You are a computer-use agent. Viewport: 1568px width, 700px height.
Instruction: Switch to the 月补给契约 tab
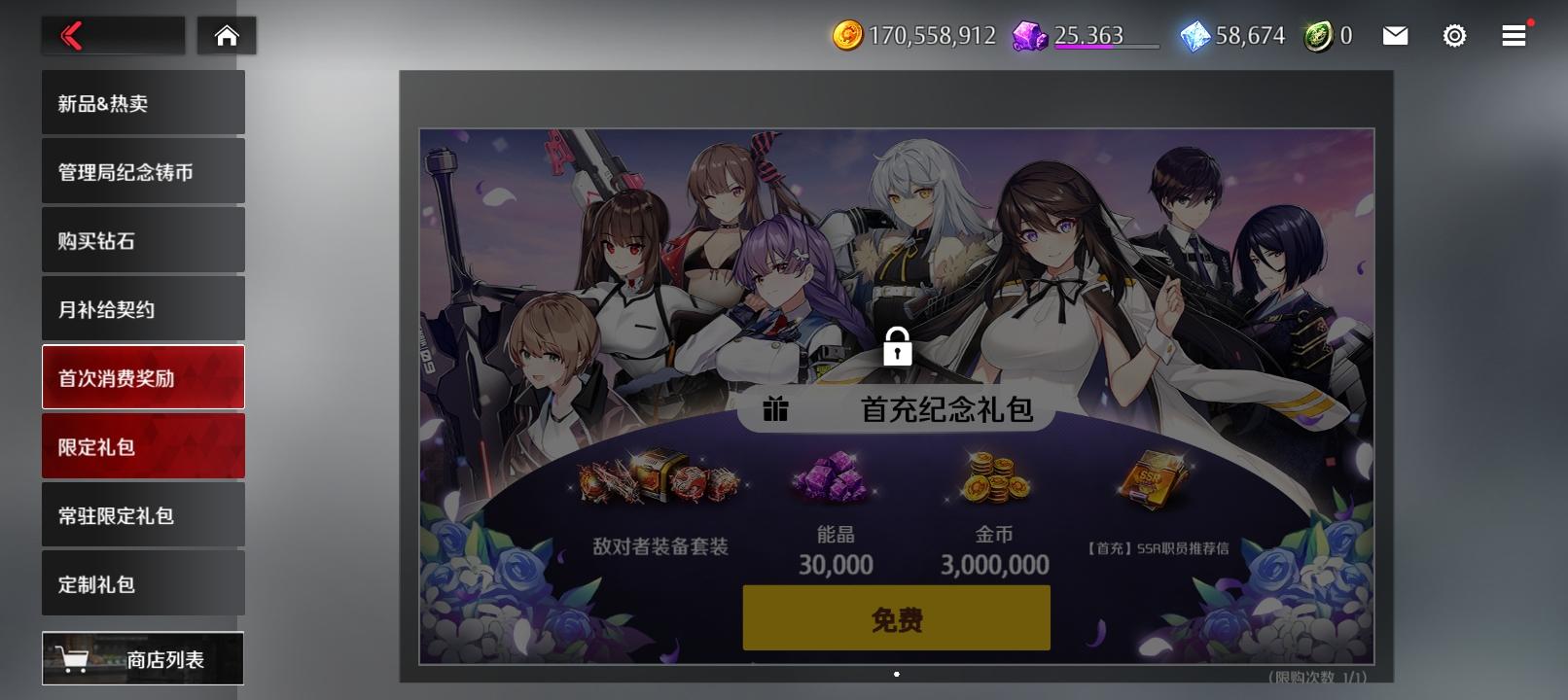[142, 307]
